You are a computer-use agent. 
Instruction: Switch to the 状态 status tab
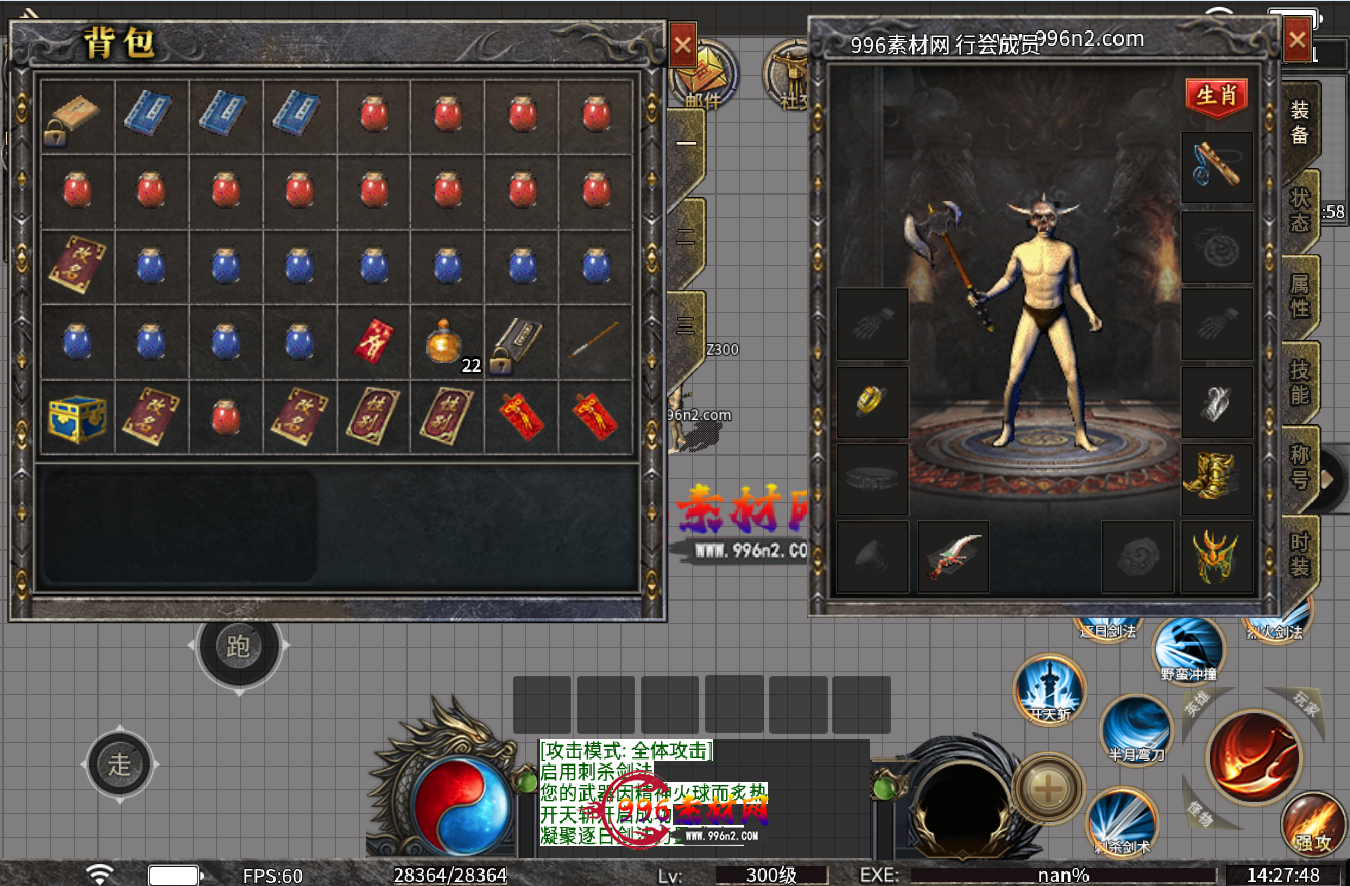[x=1299, y=210]
